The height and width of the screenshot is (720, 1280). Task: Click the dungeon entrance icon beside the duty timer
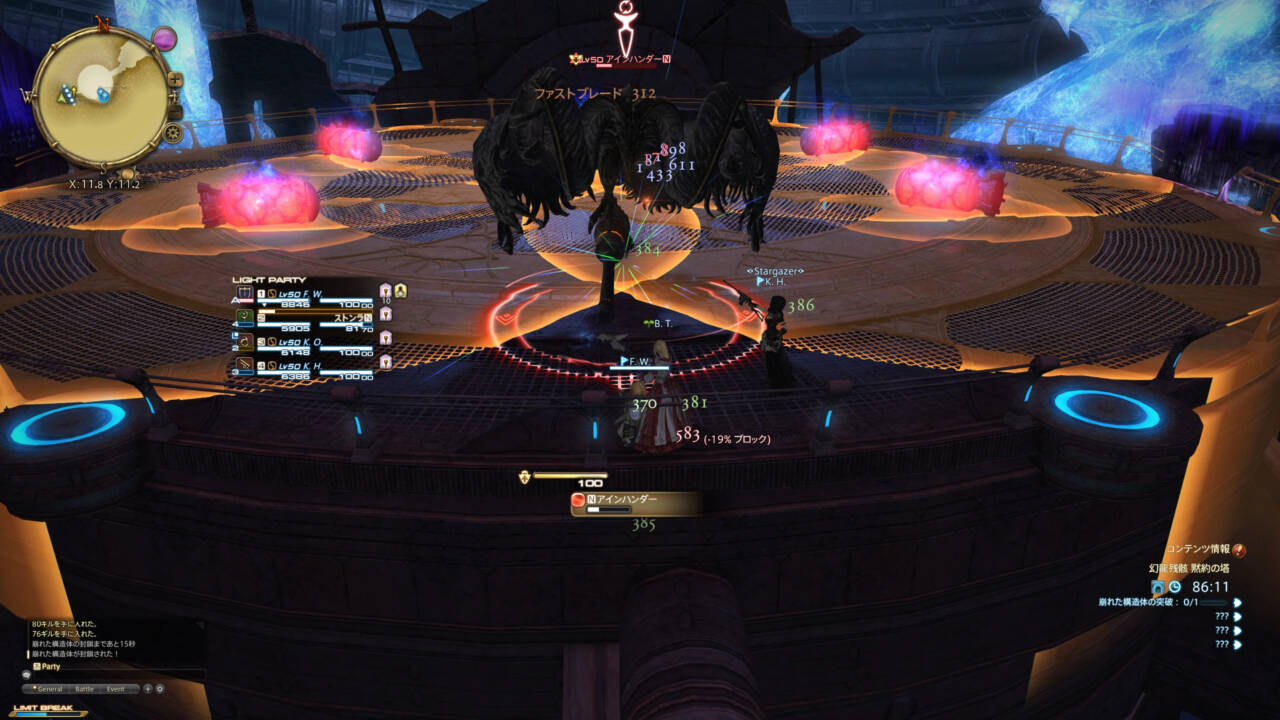pyautogui.click(x=1158, y=587)
